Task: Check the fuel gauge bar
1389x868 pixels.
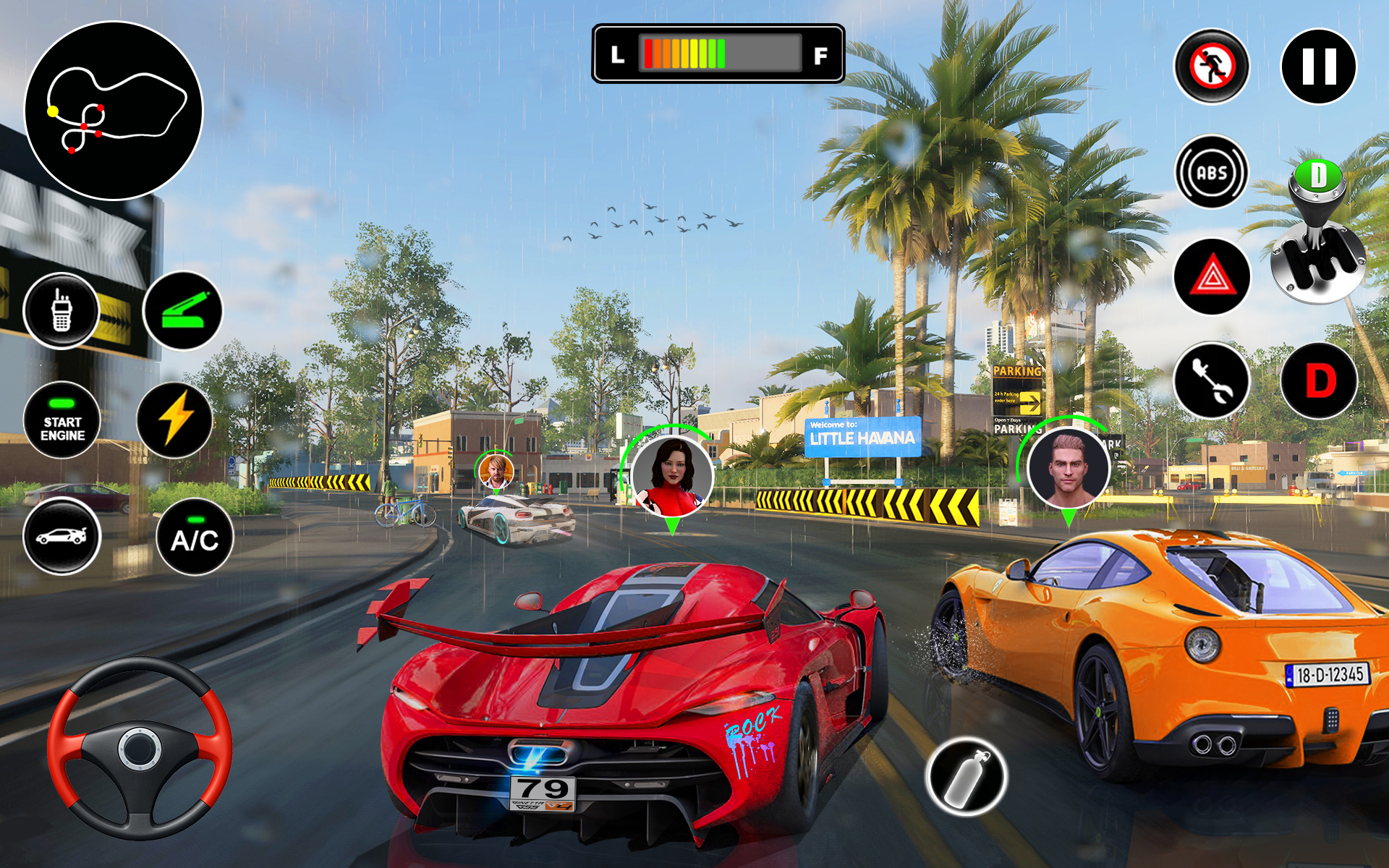Action: click(718, 54)
